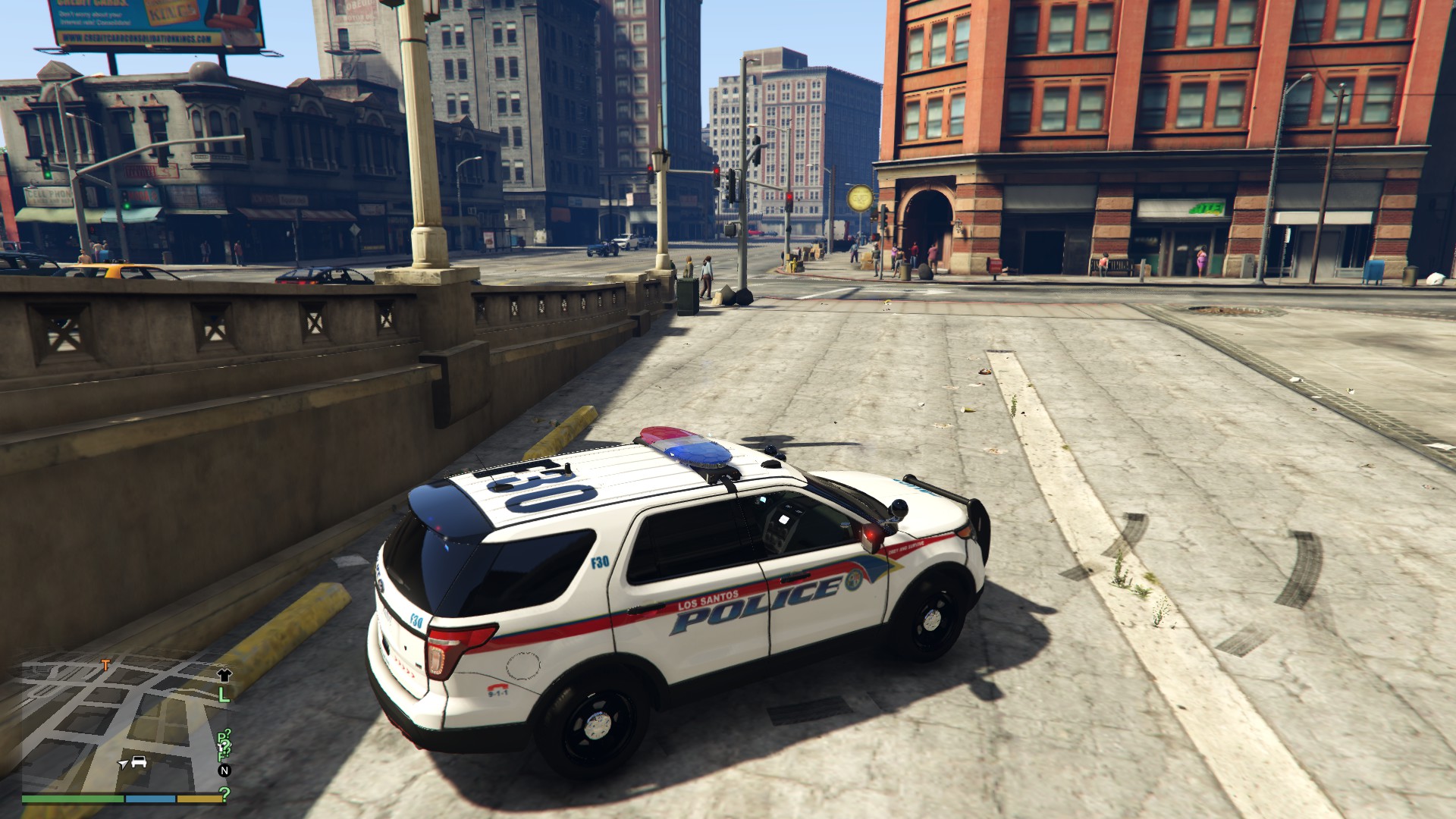Click the green question mark beside the yellow bar

[224, 795]
